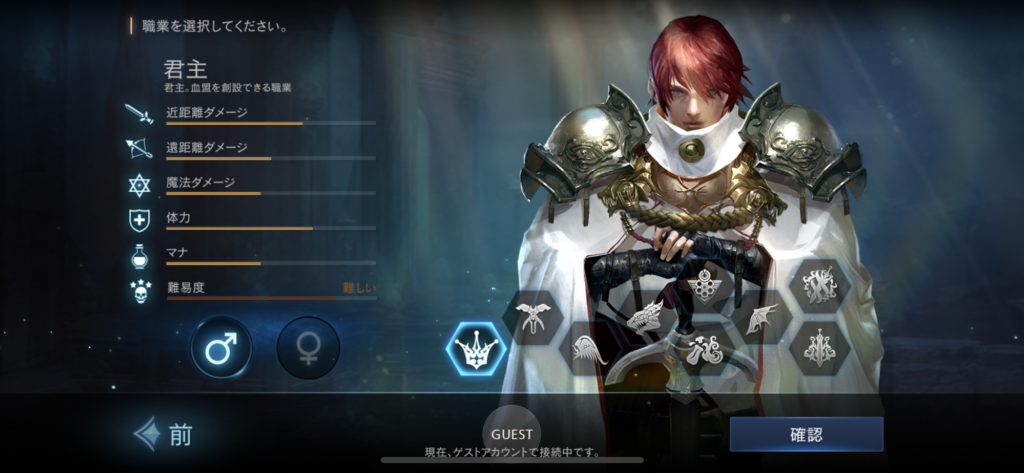Tap the GUEST account badge
The height and width of the screenshot is (473, 1024).
512,435
